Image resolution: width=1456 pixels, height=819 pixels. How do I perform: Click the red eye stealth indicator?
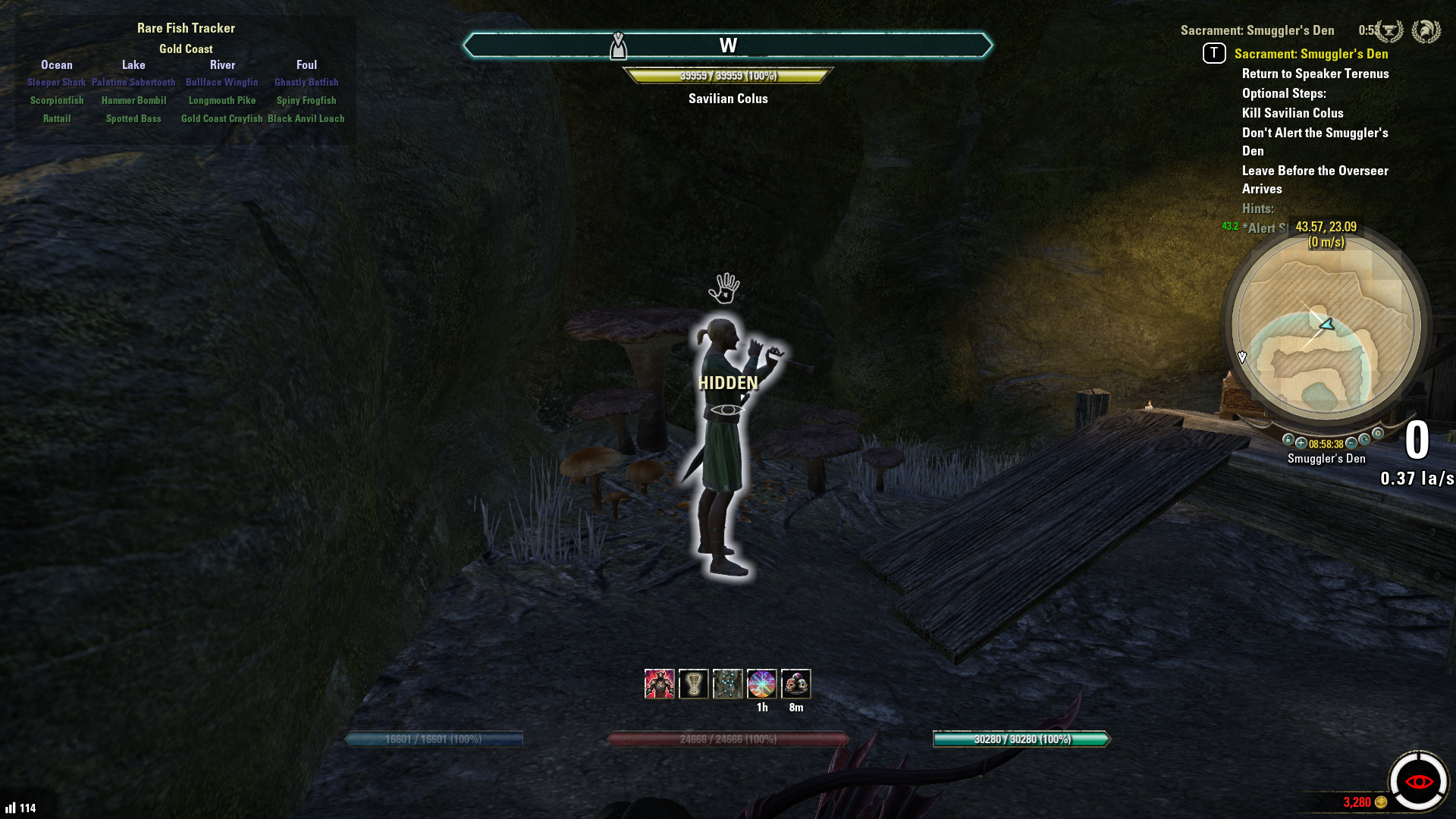pyautogui.click(x=1419, y=781)
